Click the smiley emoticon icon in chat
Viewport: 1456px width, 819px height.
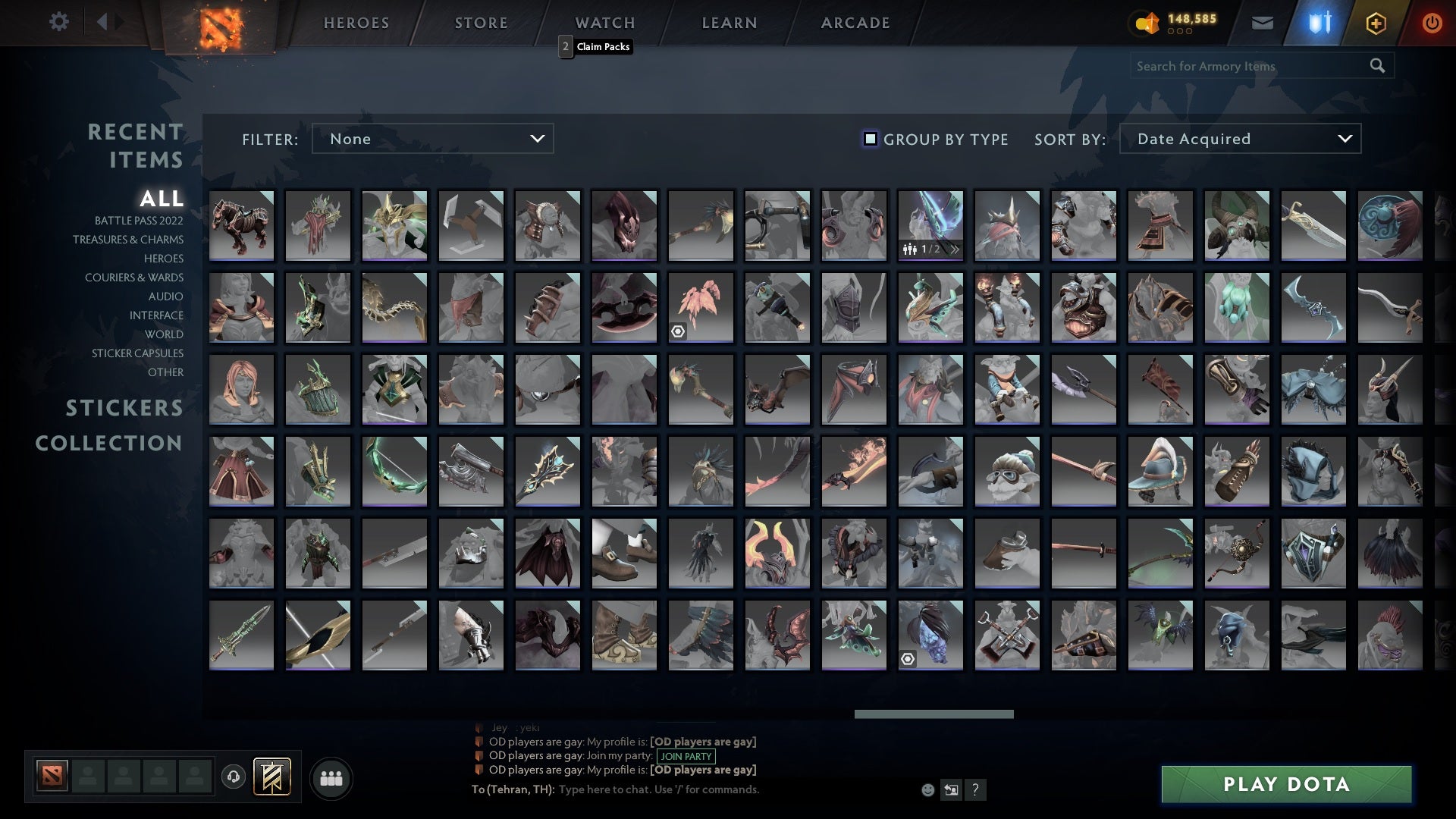tap(927, 789)
